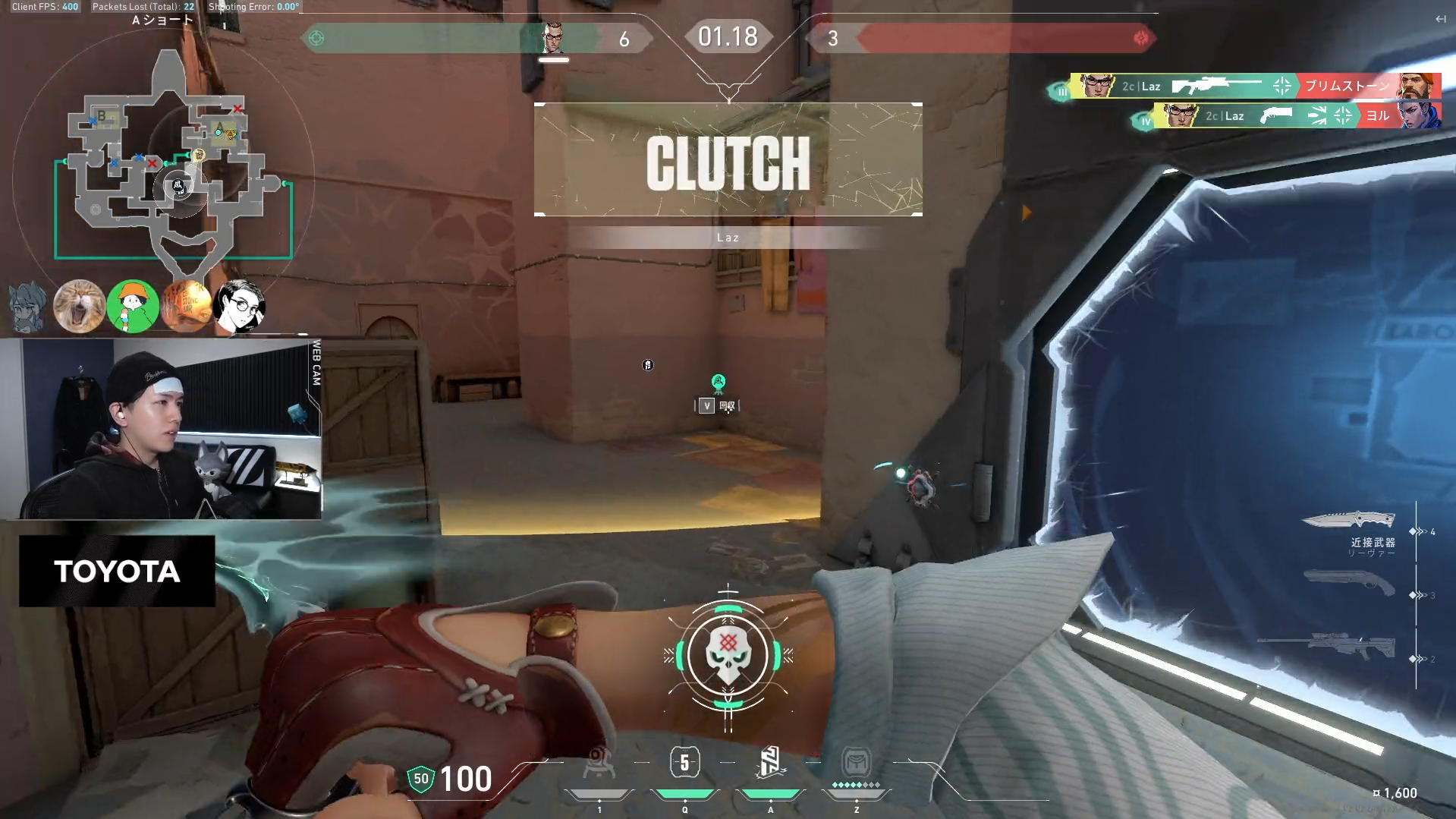
Task: Select the sniper rifle primary weapon slot
Action: [1326, 647]
